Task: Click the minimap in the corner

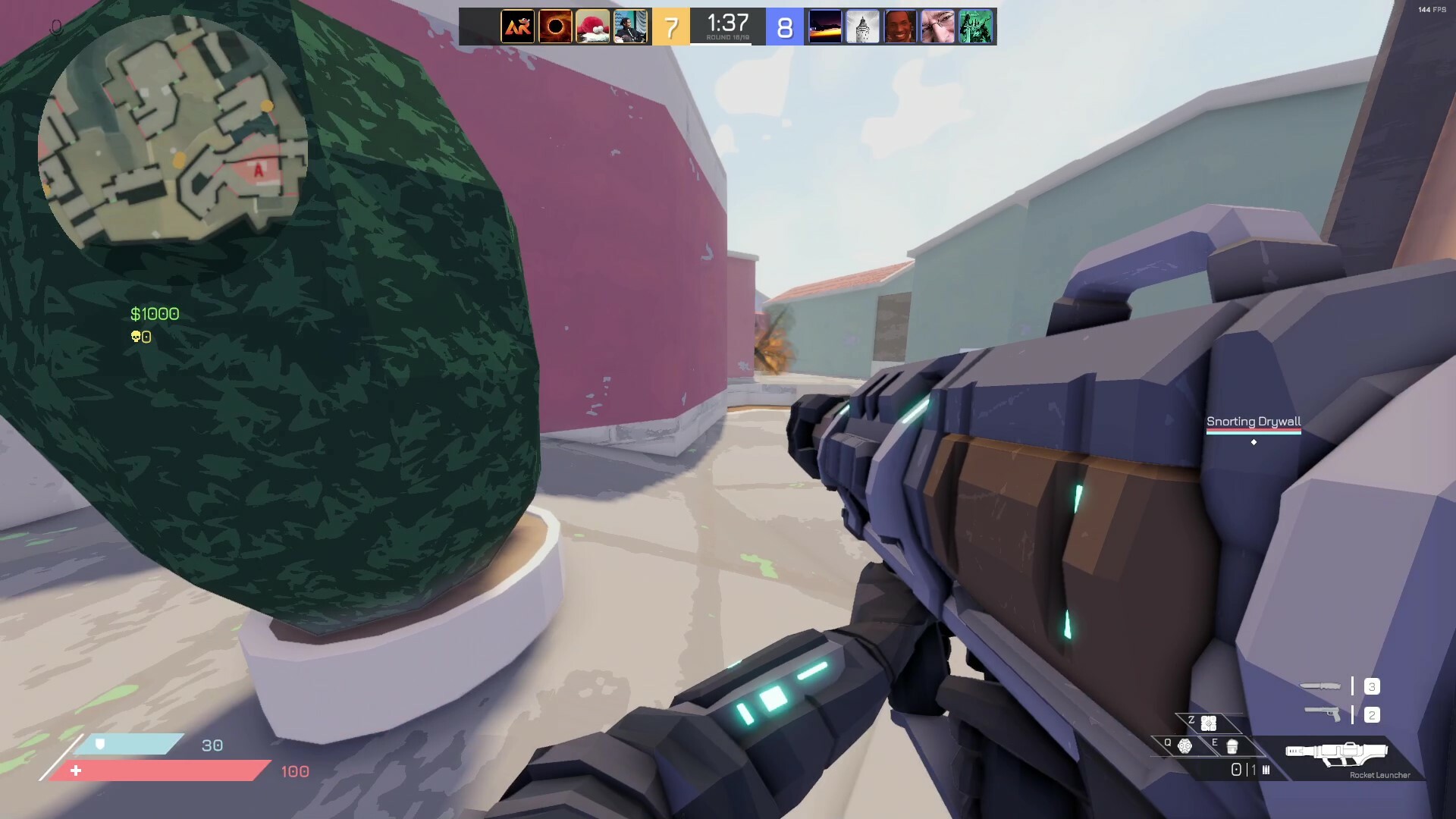Action: (x=173, y=136)
